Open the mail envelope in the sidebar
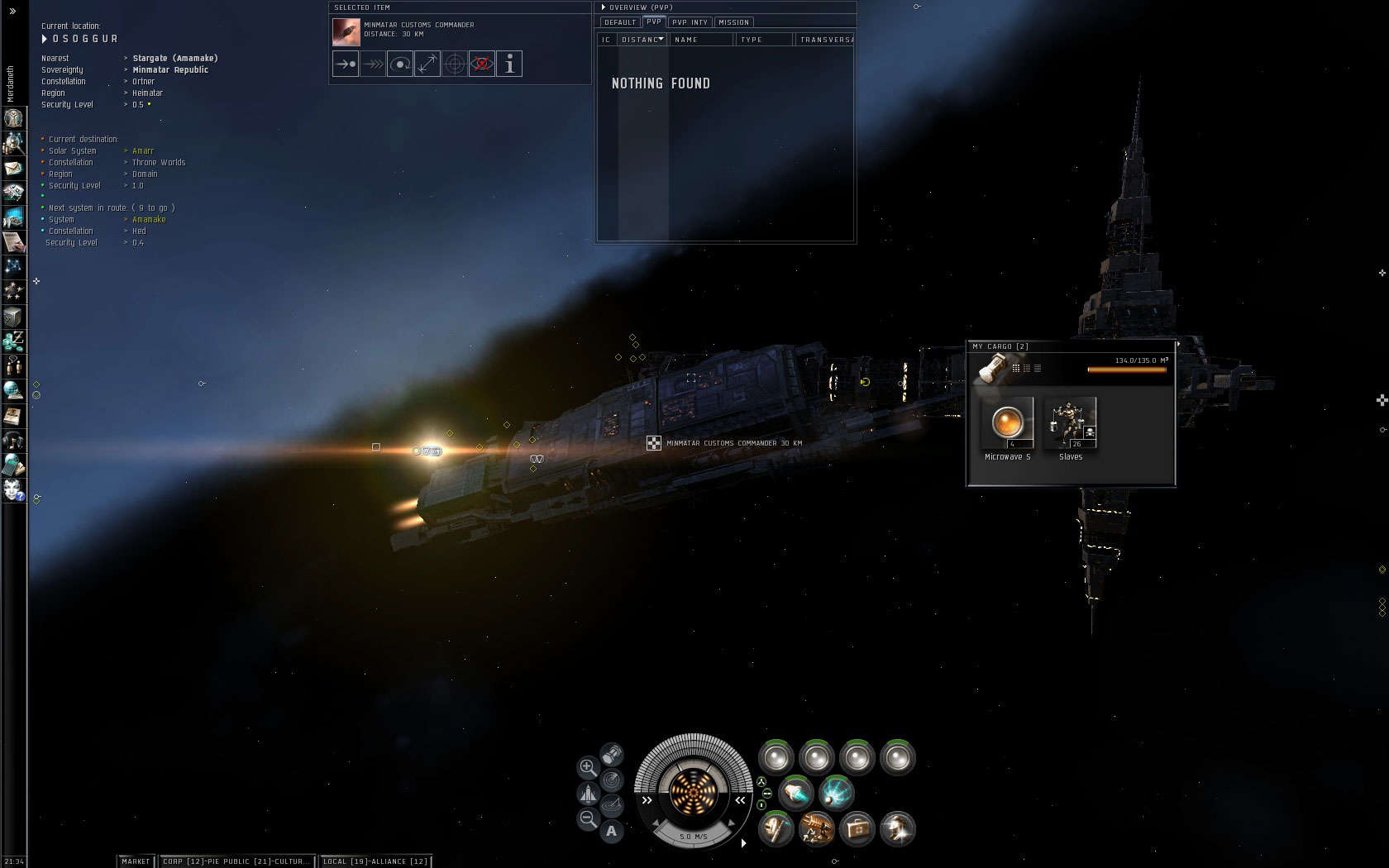Viewport: 1389px width, 868px height. coord(14,169)
